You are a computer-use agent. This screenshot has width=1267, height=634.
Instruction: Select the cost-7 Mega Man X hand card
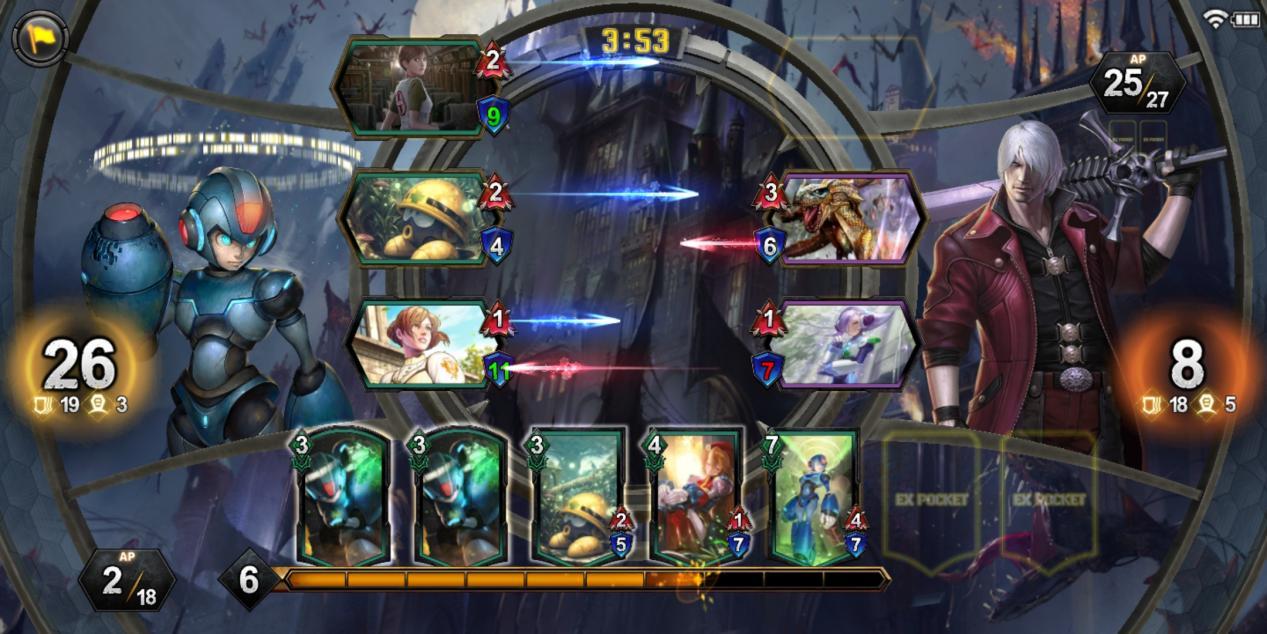(x=815, y=497)
